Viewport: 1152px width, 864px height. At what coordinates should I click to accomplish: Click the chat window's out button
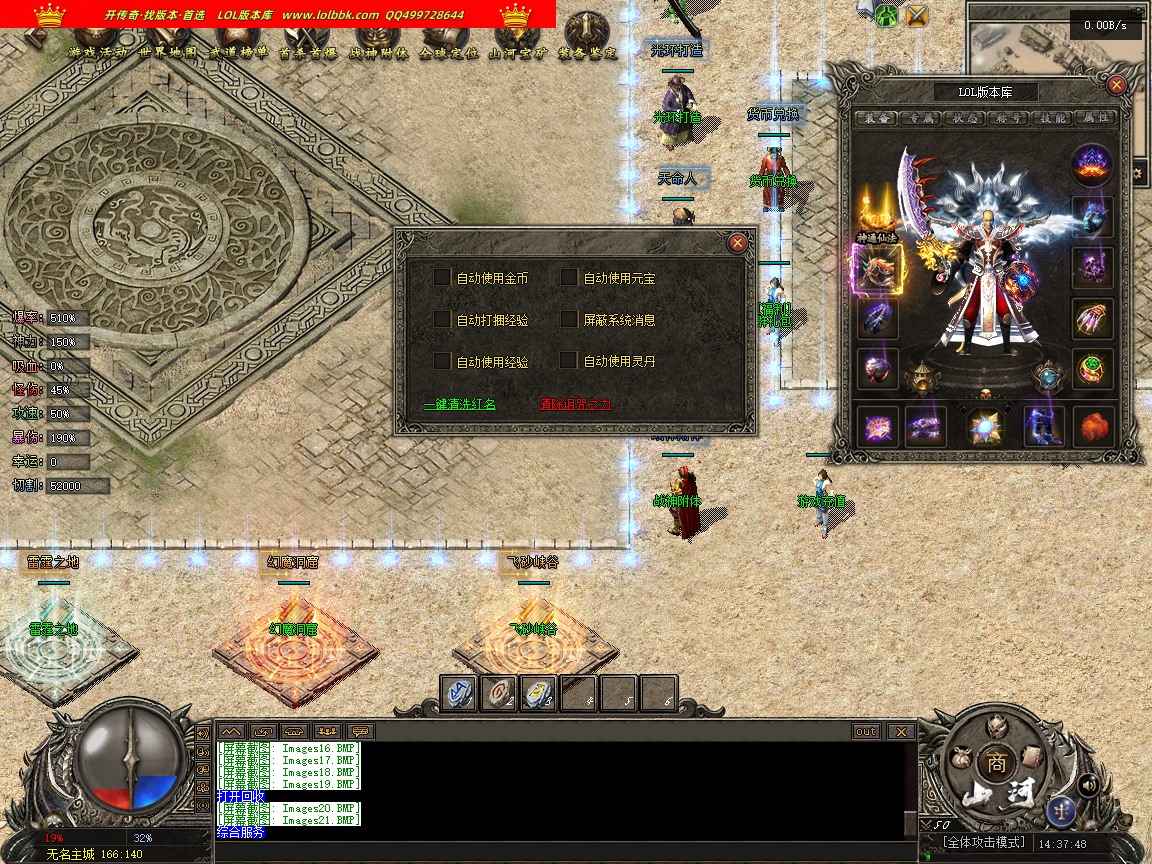pyautogui.click(x=866, y=732)
